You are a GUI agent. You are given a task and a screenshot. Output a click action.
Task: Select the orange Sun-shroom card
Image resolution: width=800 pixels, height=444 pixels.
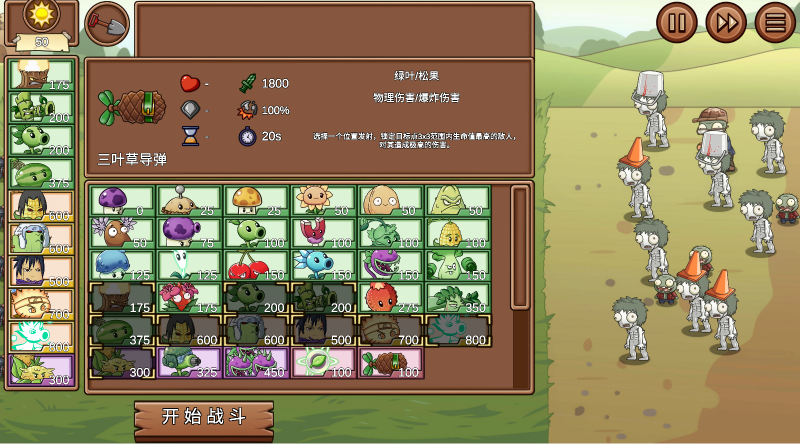click(257, 201)
